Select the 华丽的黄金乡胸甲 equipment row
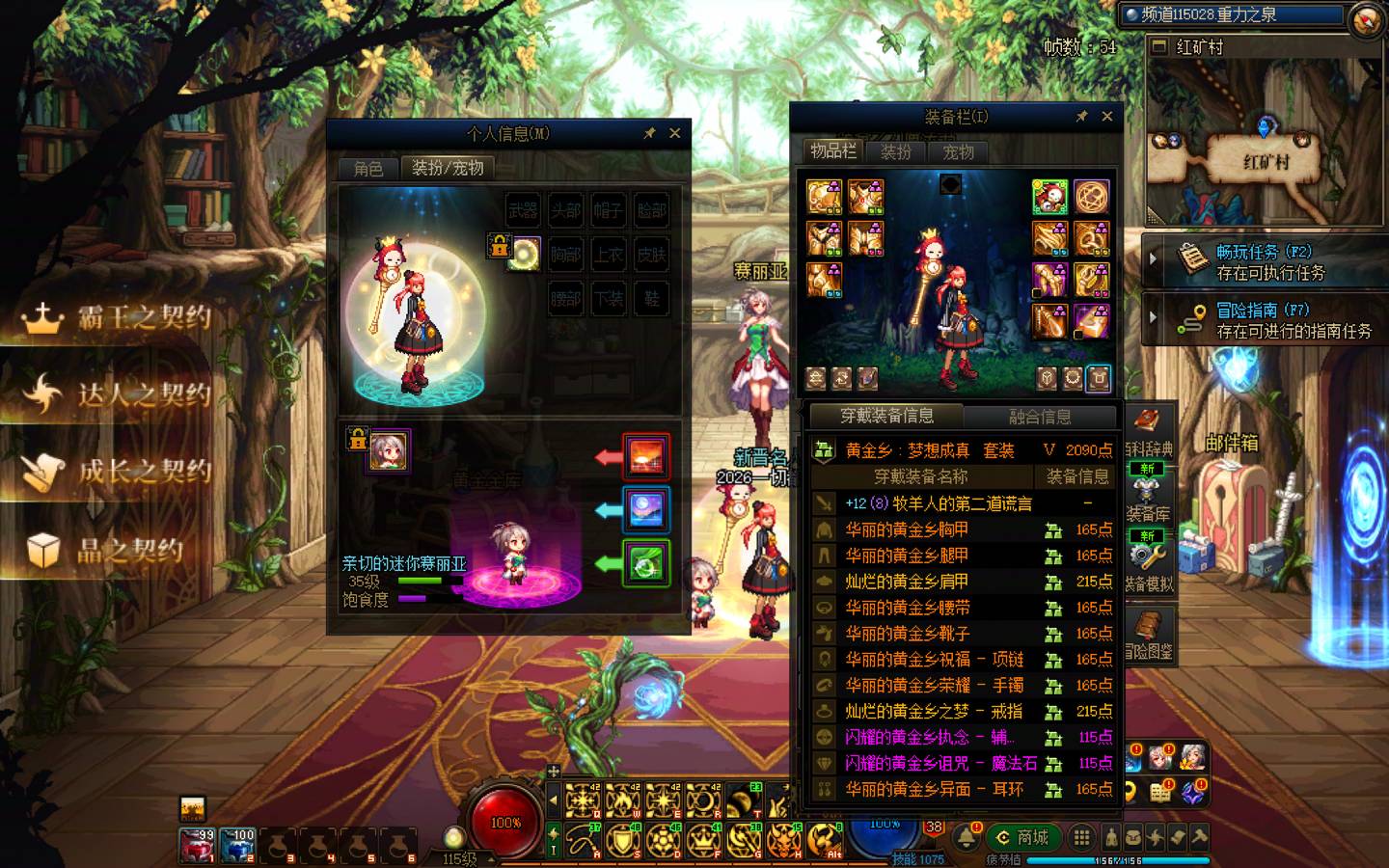 pyautogui.click(x=907, y=529)
